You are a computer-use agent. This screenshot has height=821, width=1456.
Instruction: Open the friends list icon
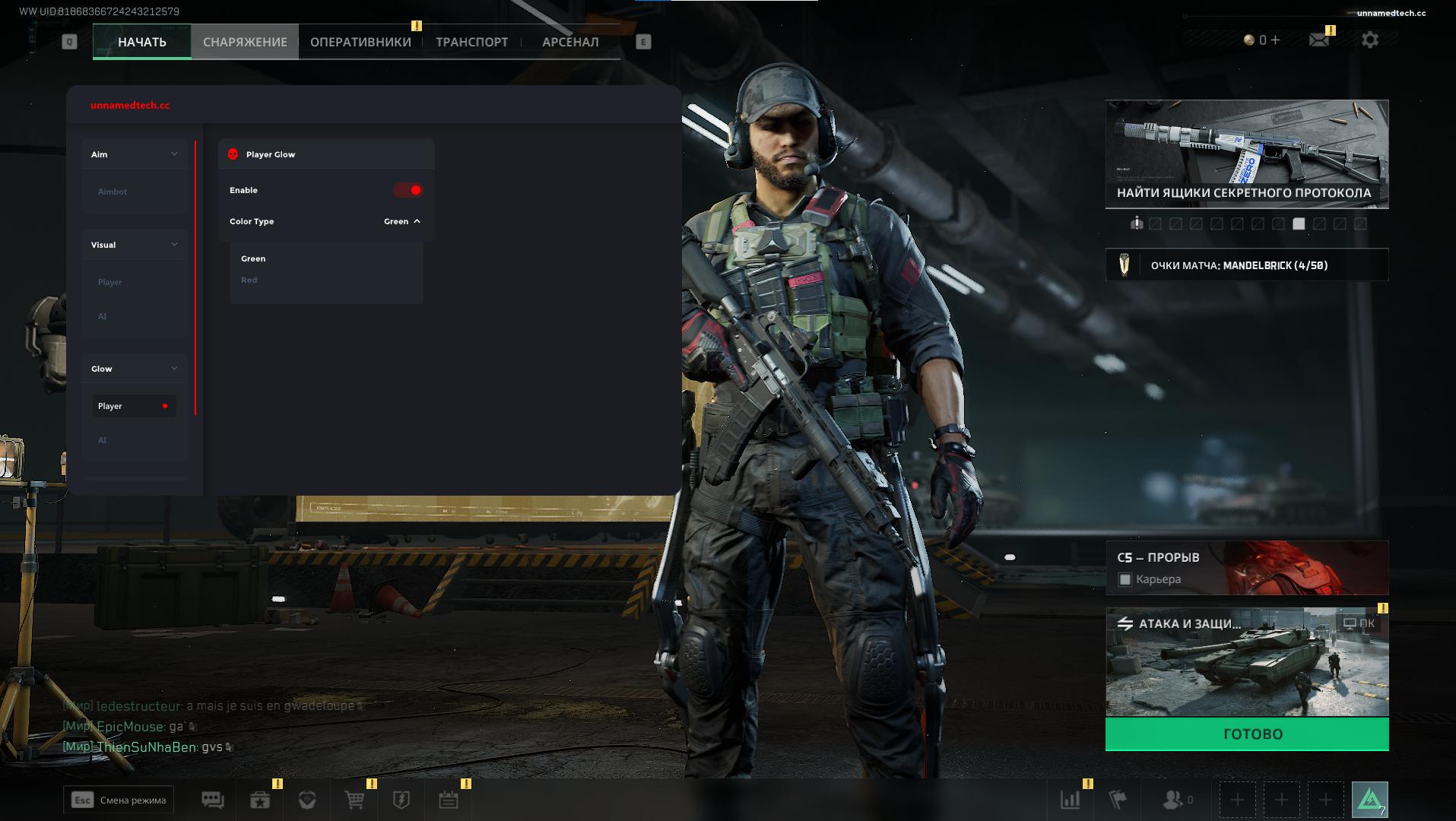(1175, 800)
